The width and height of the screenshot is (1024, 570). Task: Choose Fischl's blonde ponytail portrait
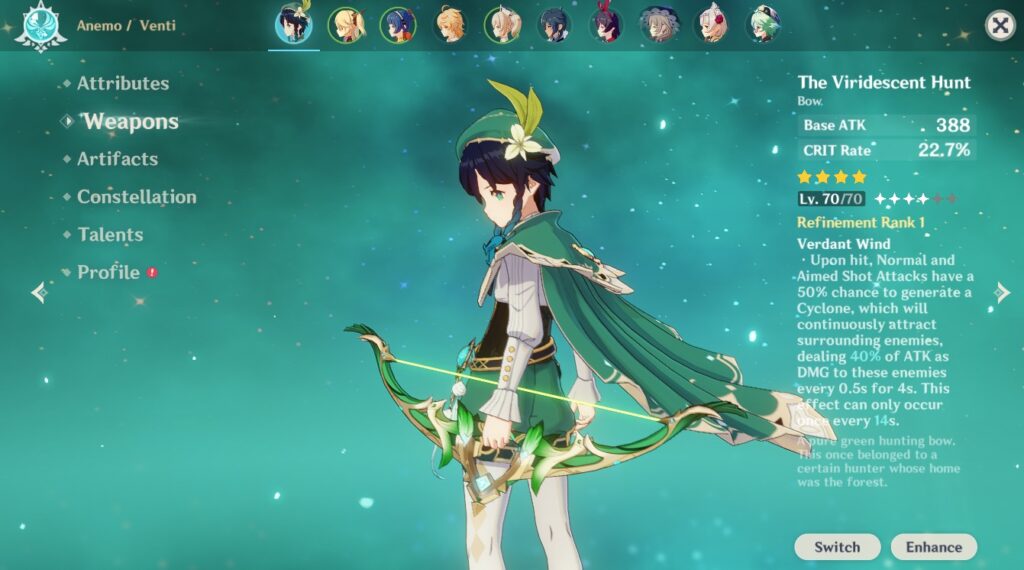point(346,25)
